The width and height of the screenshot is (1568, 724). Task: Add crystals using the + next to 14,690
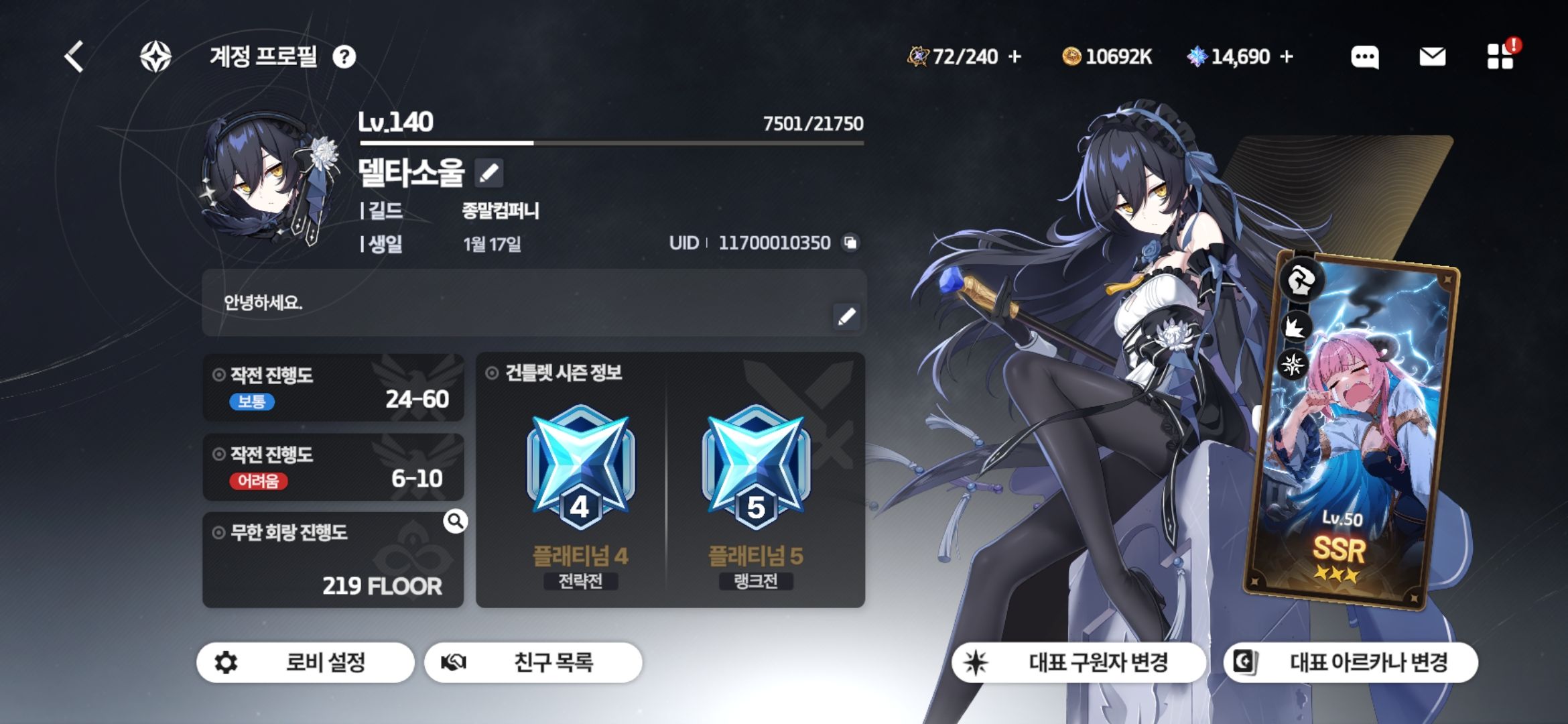point(1287,57)
